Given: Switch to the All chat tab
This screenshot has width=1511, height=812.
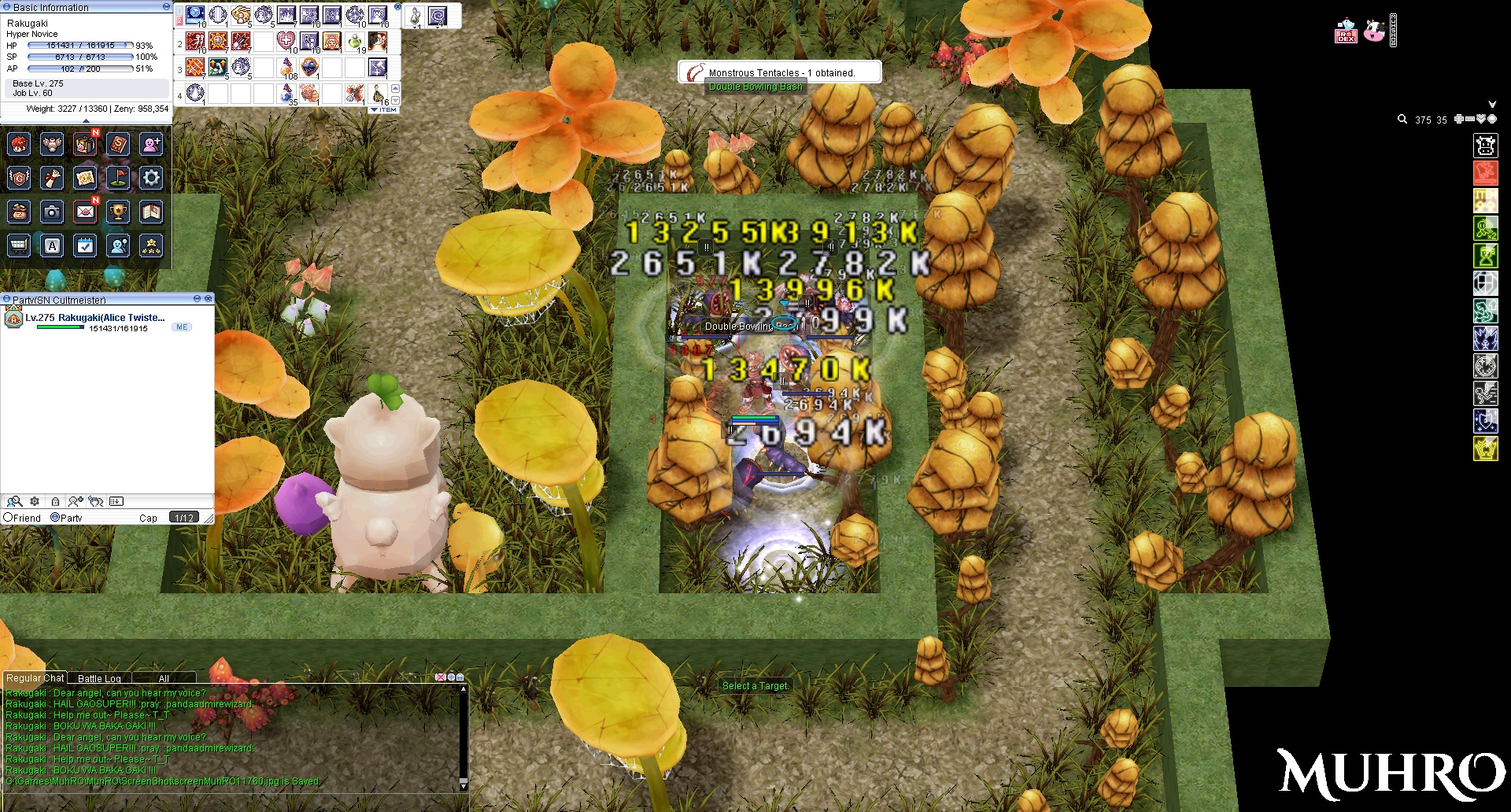Looking at the screenshot, I should point(164,678).
